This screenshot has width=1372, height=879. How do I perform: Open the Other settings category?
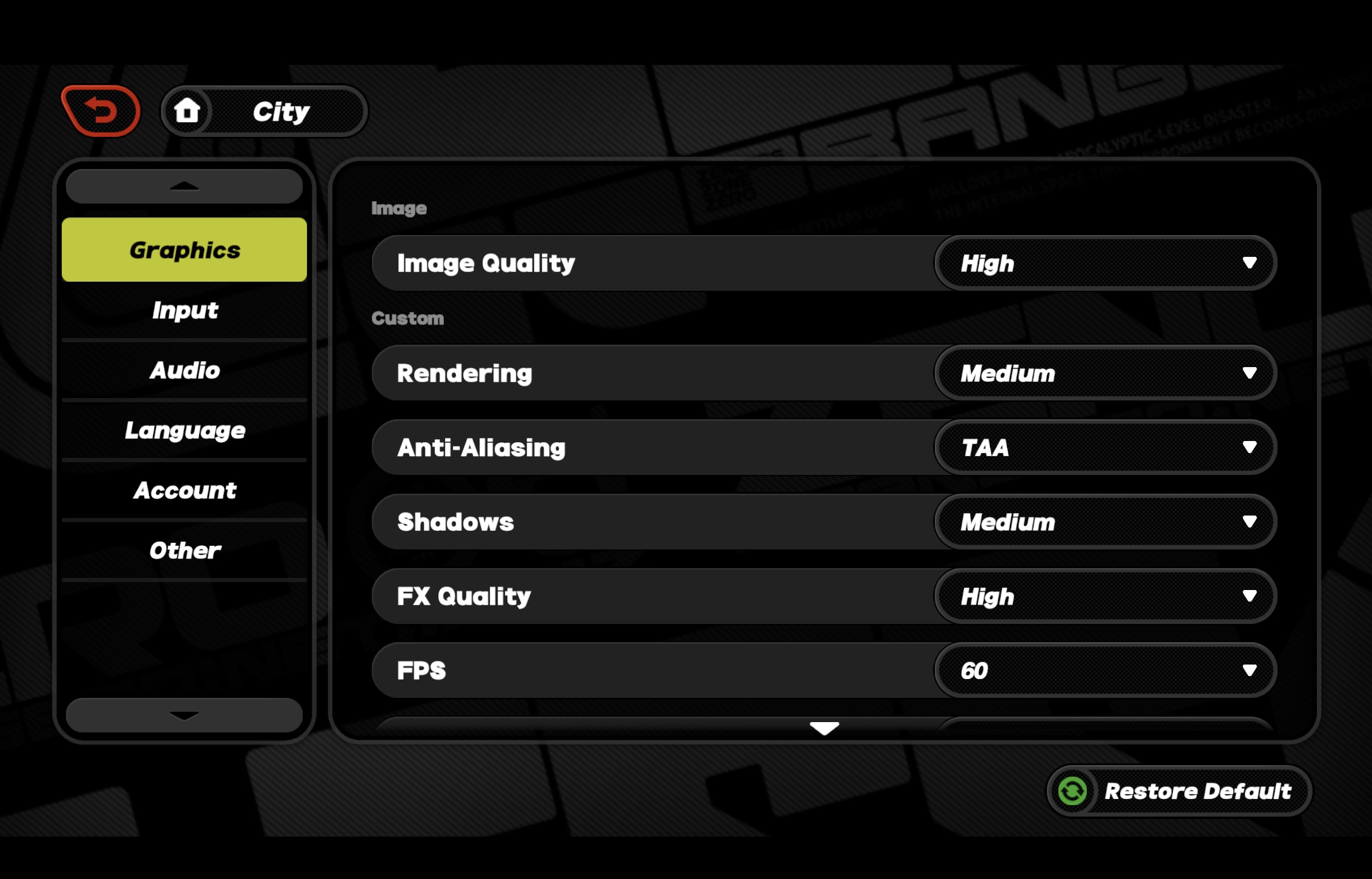tap(184, 550)
